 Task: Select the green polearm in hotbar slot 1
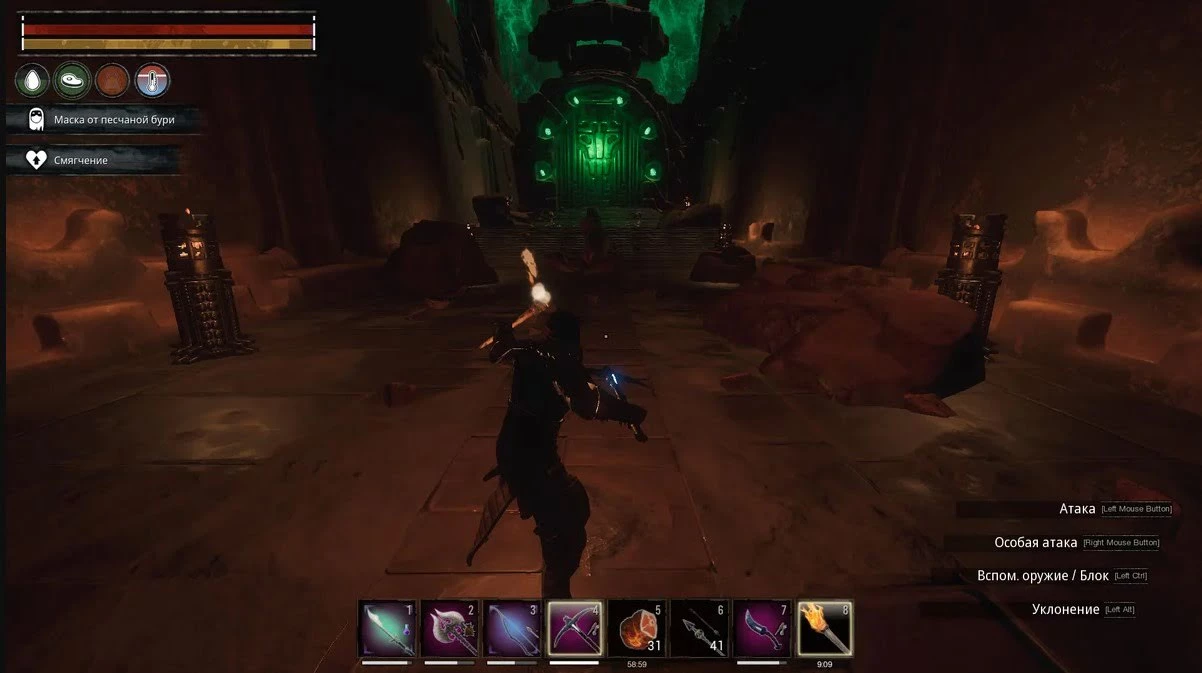[386, 628]
